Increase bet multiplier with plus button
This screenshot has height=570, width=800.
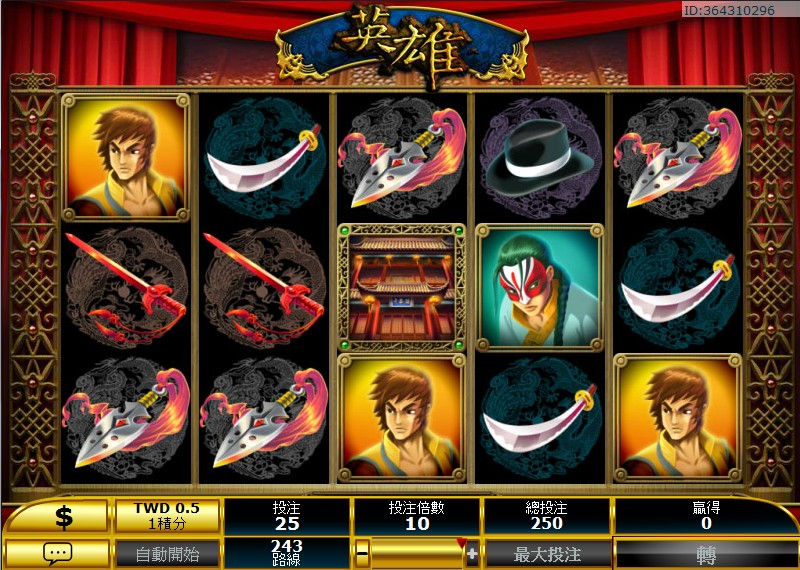(472, 553)
